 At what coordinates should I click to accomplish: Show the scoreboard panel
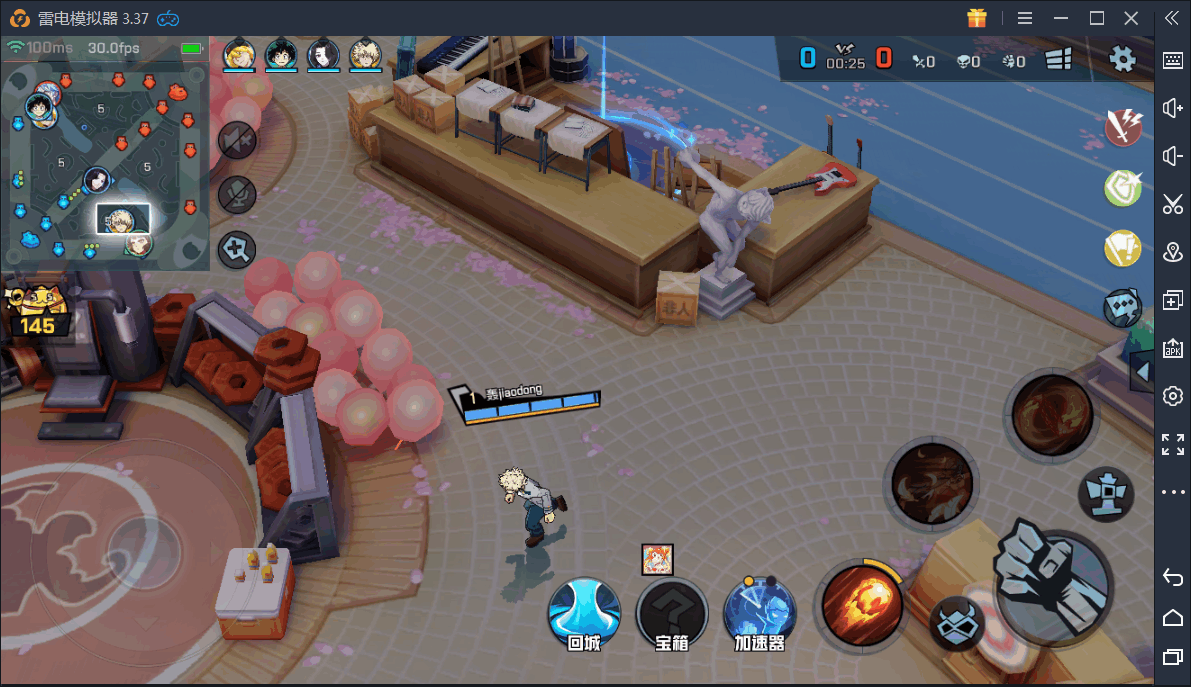click(1059, 60)
